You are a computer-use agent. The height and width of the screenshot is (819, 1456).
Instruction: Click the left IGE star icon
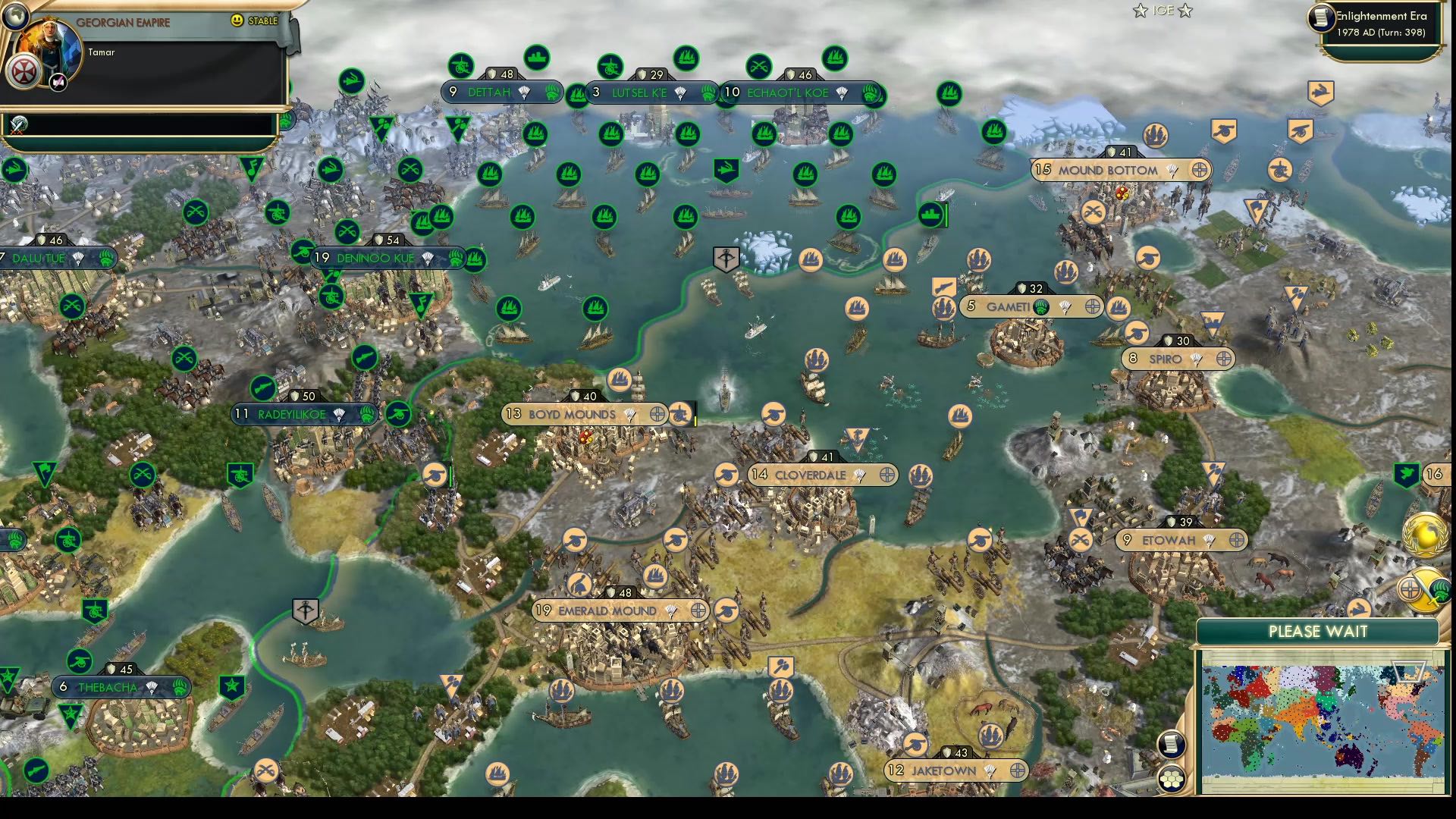(x=1140, y=11)
